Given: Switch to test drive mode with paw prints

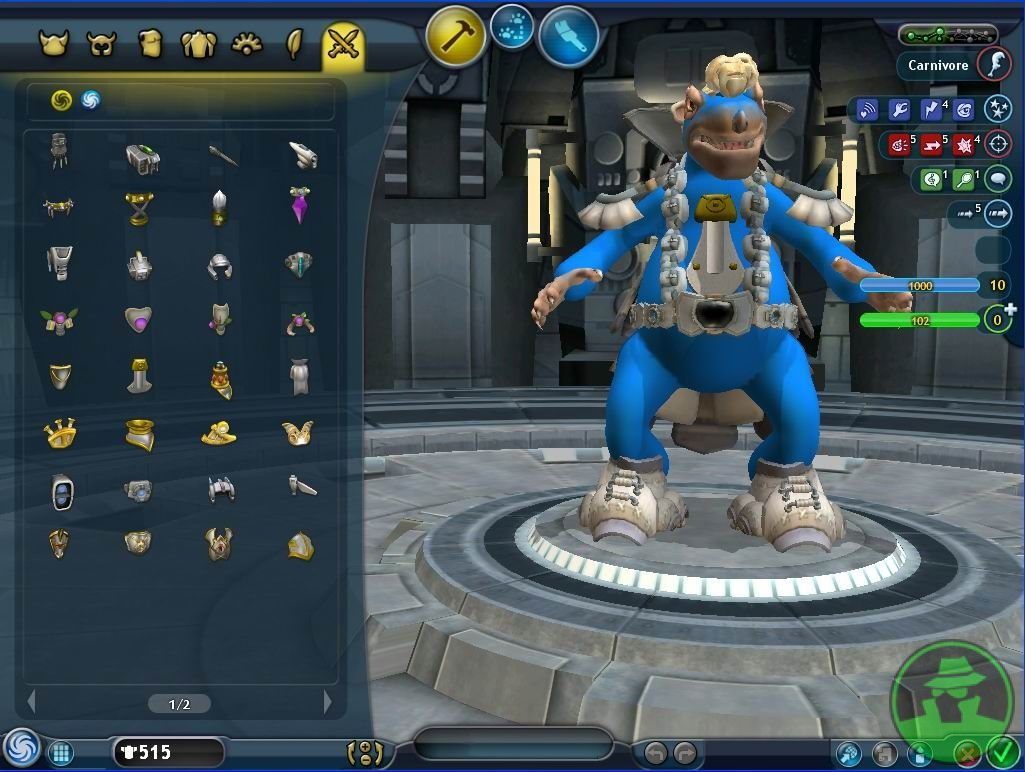Looking at the screenshot, I should pos(512,26).
